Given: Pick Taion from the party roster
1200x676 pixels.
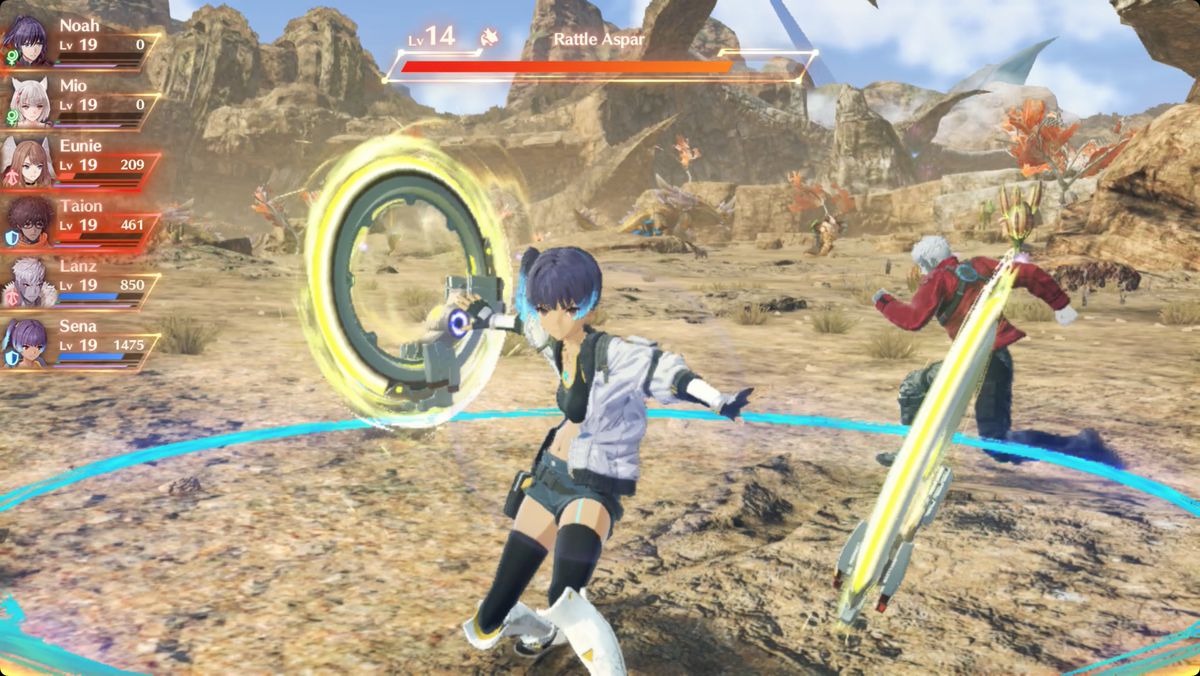Looking at the screenshot, I should point(80,220).
